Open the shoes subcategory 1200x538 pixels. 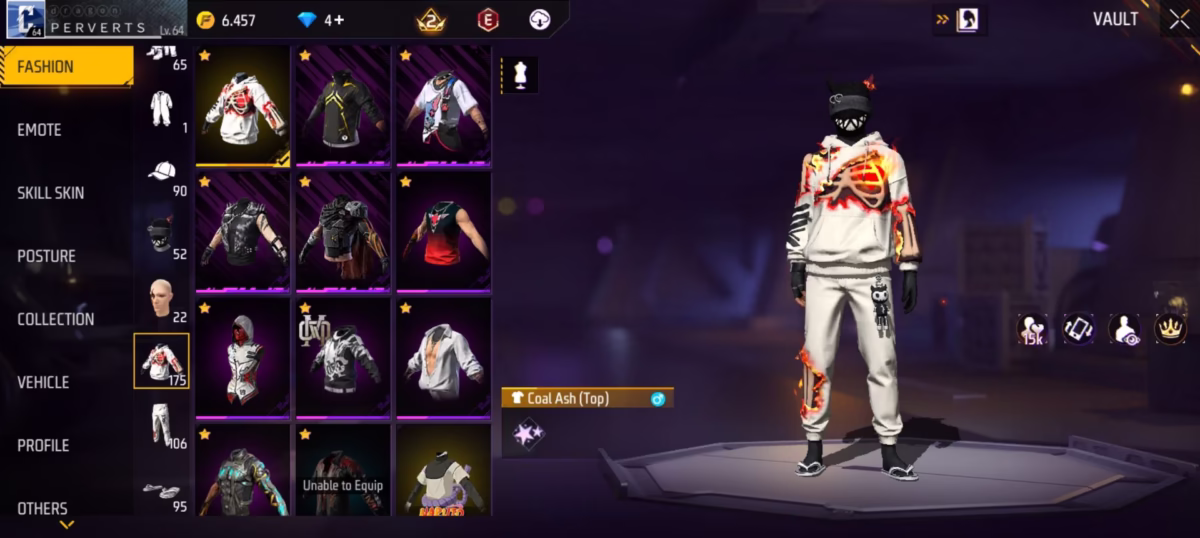tap(162, 491)
